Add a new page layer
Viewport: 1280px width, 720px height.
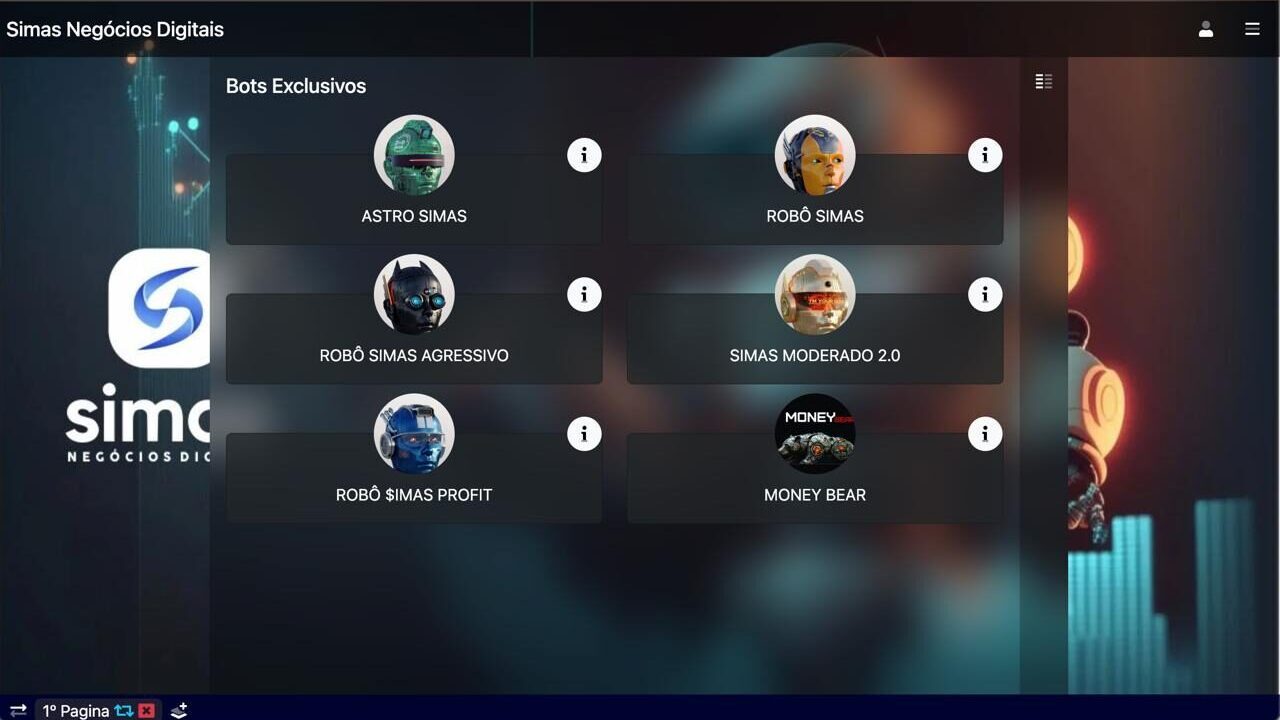point(179,711)
